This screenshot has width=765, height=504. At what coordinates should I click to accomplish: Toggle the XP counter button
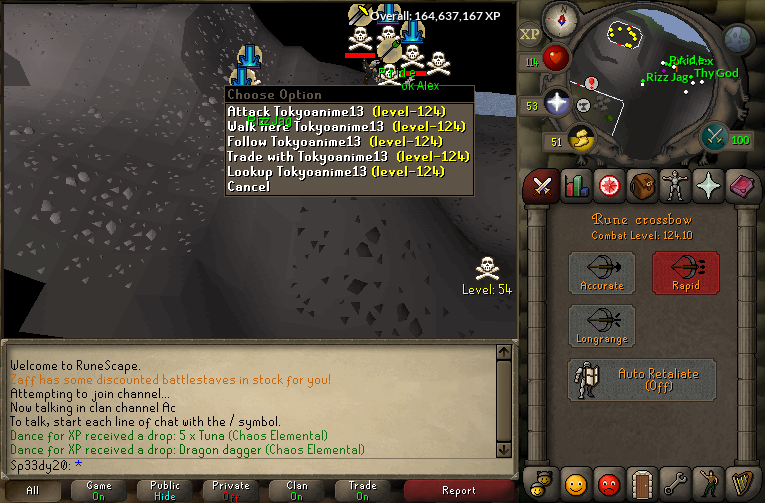point(529,34)
